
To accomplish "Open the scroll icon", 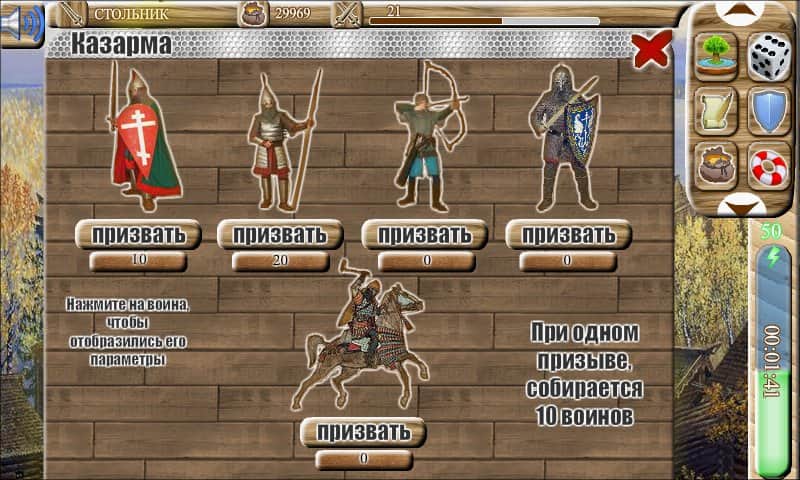I will point(716,110).
